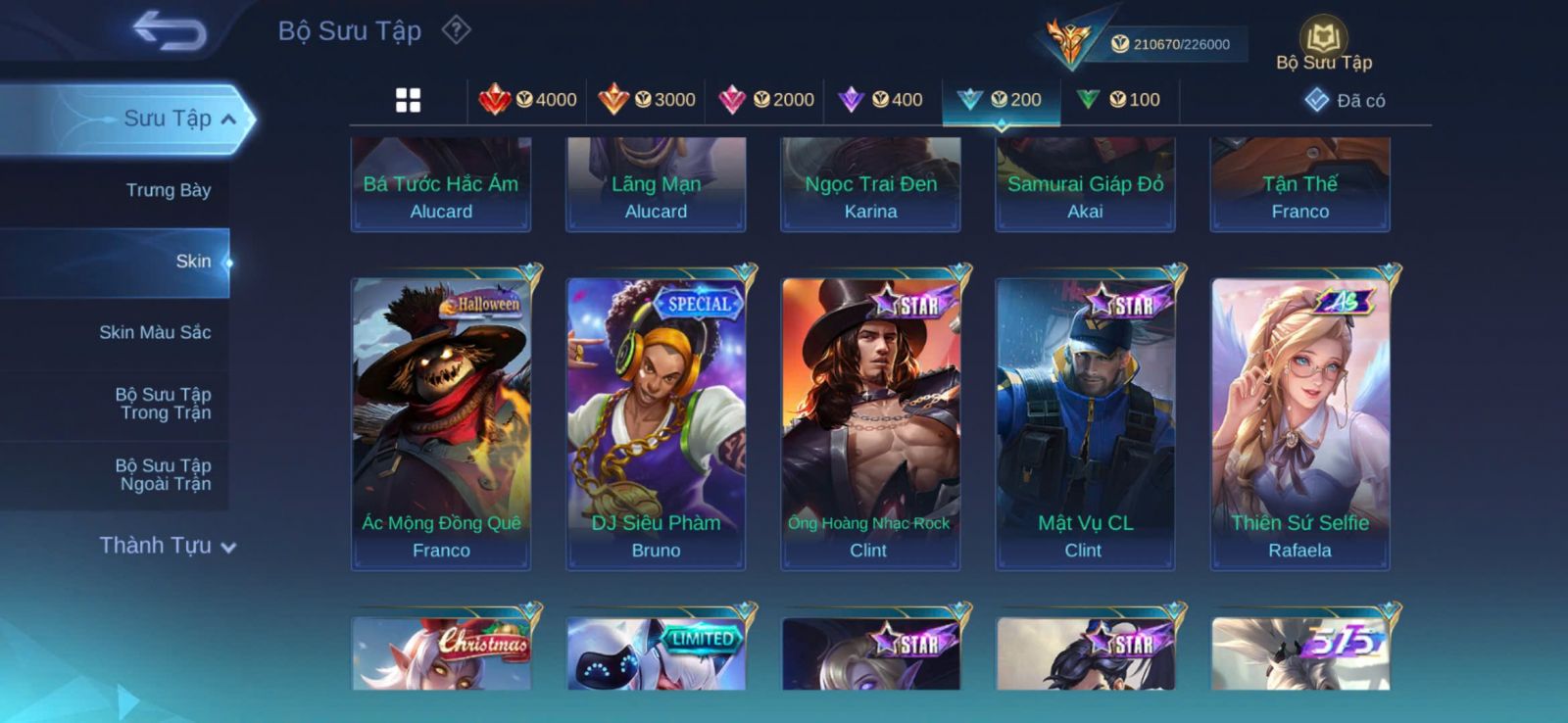
Task: View Bruno's DJ Siêu Phàm skin card
Action: (x=656, y=422)
